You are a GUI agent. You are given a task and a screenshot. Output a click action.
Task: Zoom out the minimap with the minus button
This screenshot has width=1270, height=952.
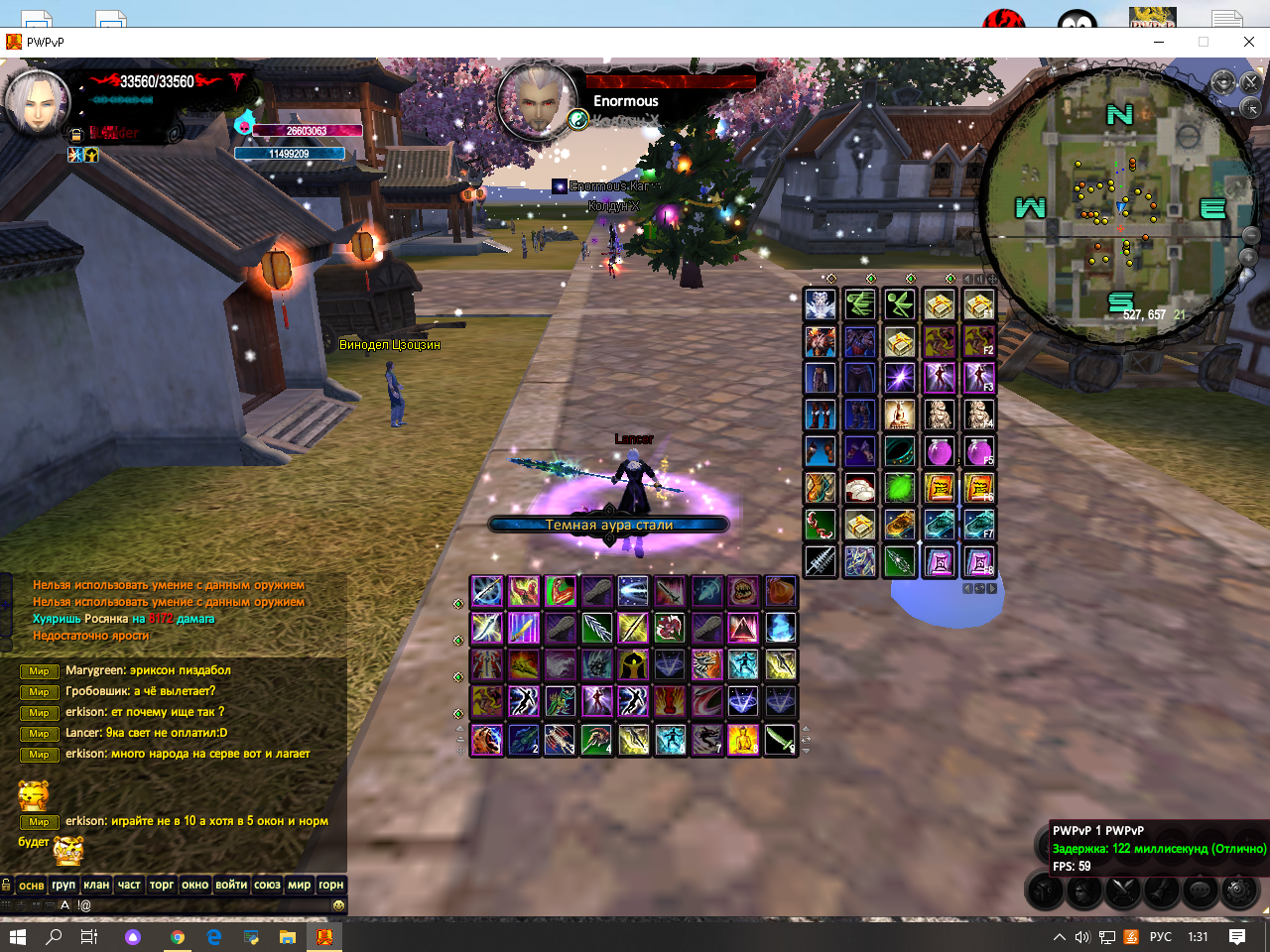(1250, 235)
